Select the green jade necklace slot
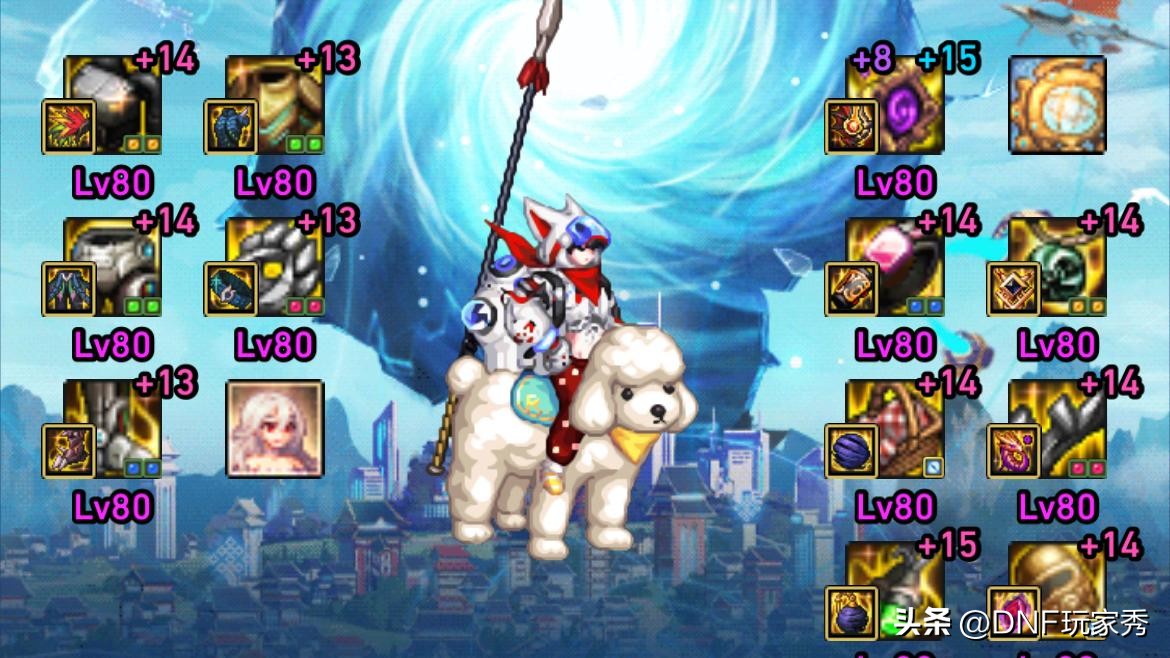 (x=1057, y=267)
